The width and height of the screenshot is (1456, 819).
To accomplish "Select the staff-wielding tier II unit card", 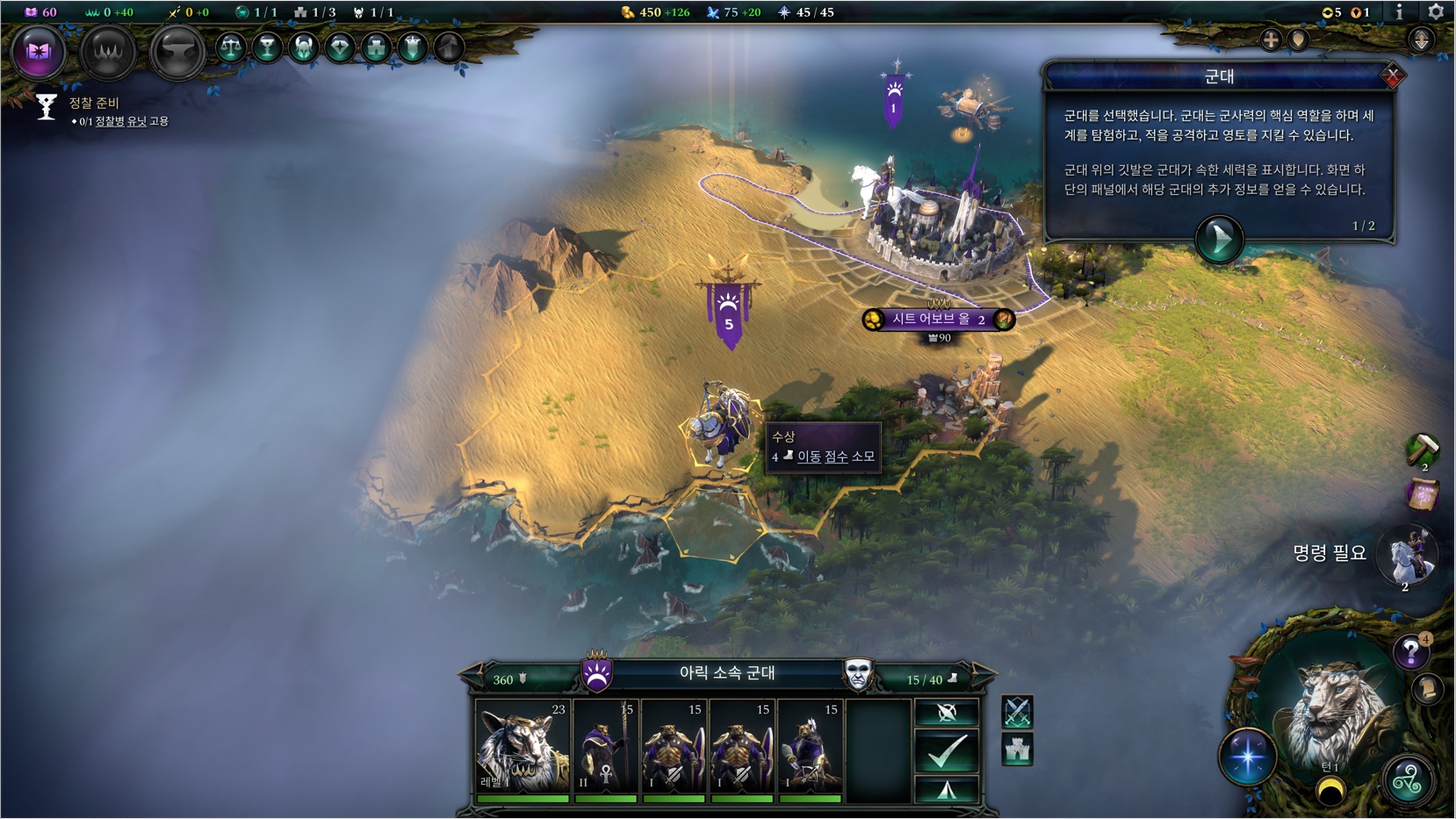I will point(605,747).
